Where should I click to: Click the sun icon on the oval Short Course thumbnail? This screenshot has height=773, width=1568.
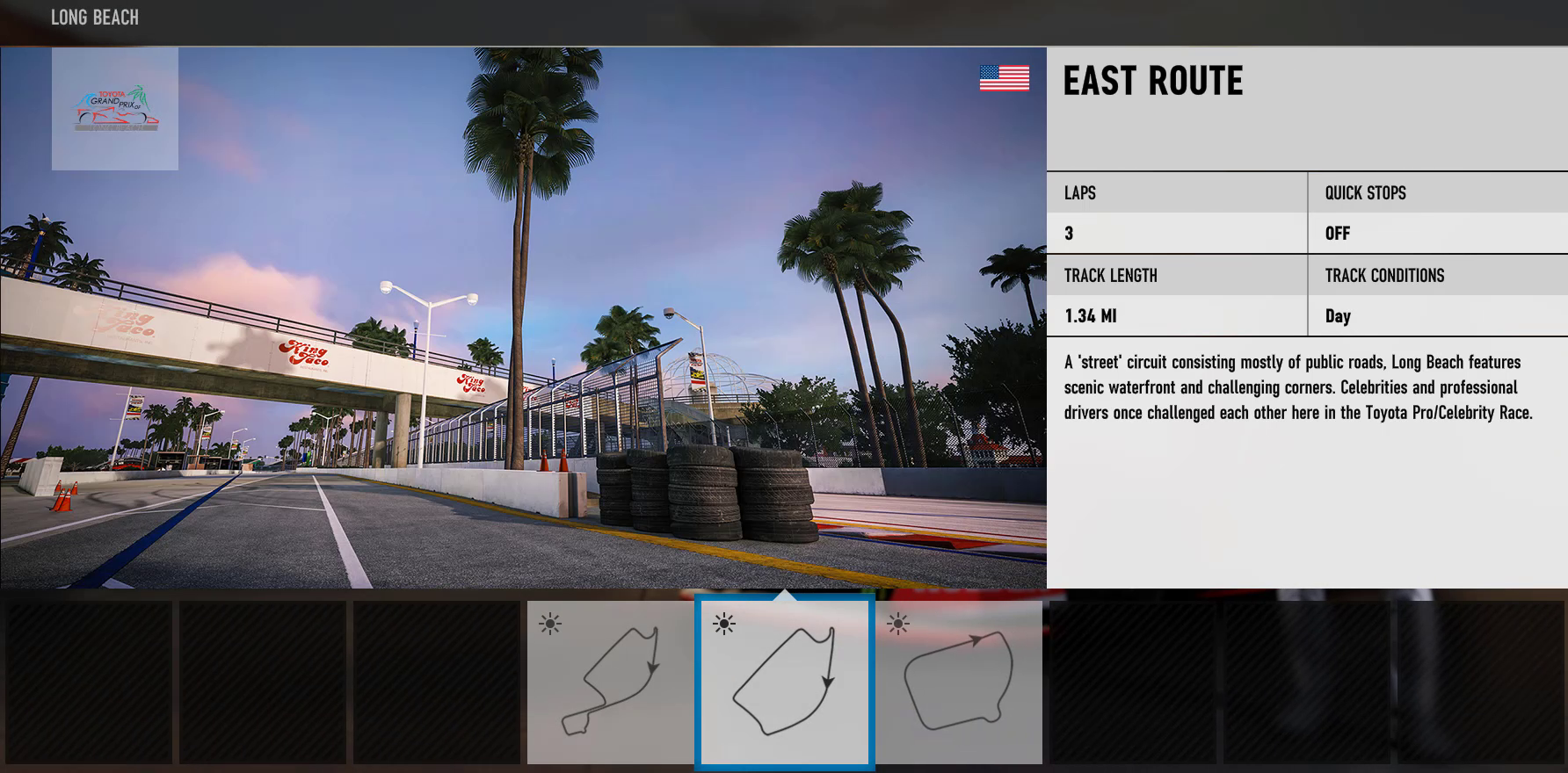897,625
